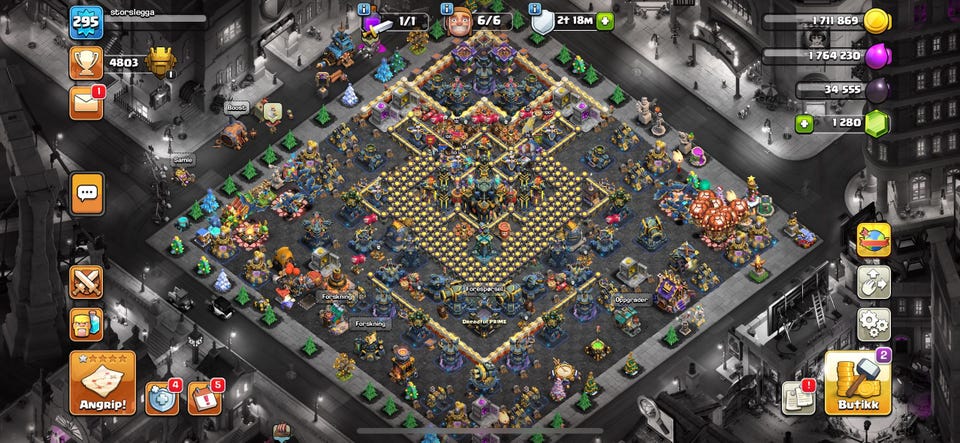Click the gold league badge beside trophy count
This screenshot has width=960, height=443.
pos(160,62)
